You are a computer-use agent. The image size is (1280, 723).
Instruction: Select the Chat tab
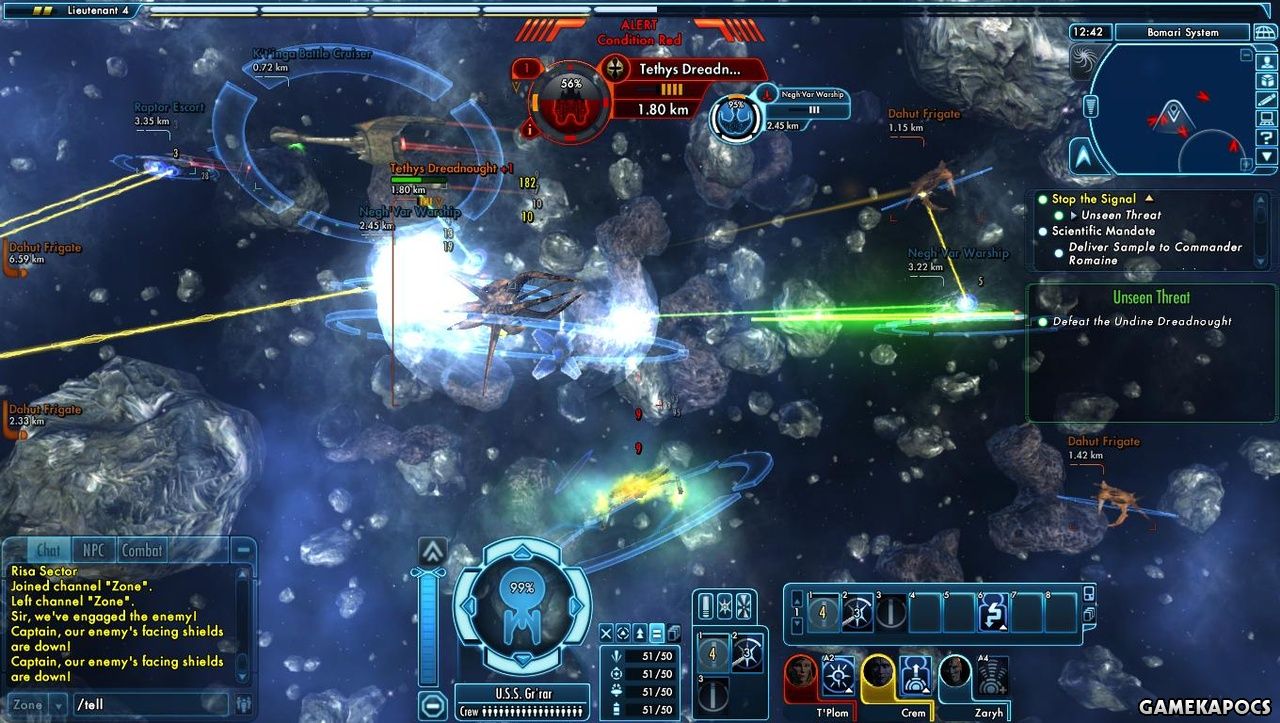click(48, 550)
